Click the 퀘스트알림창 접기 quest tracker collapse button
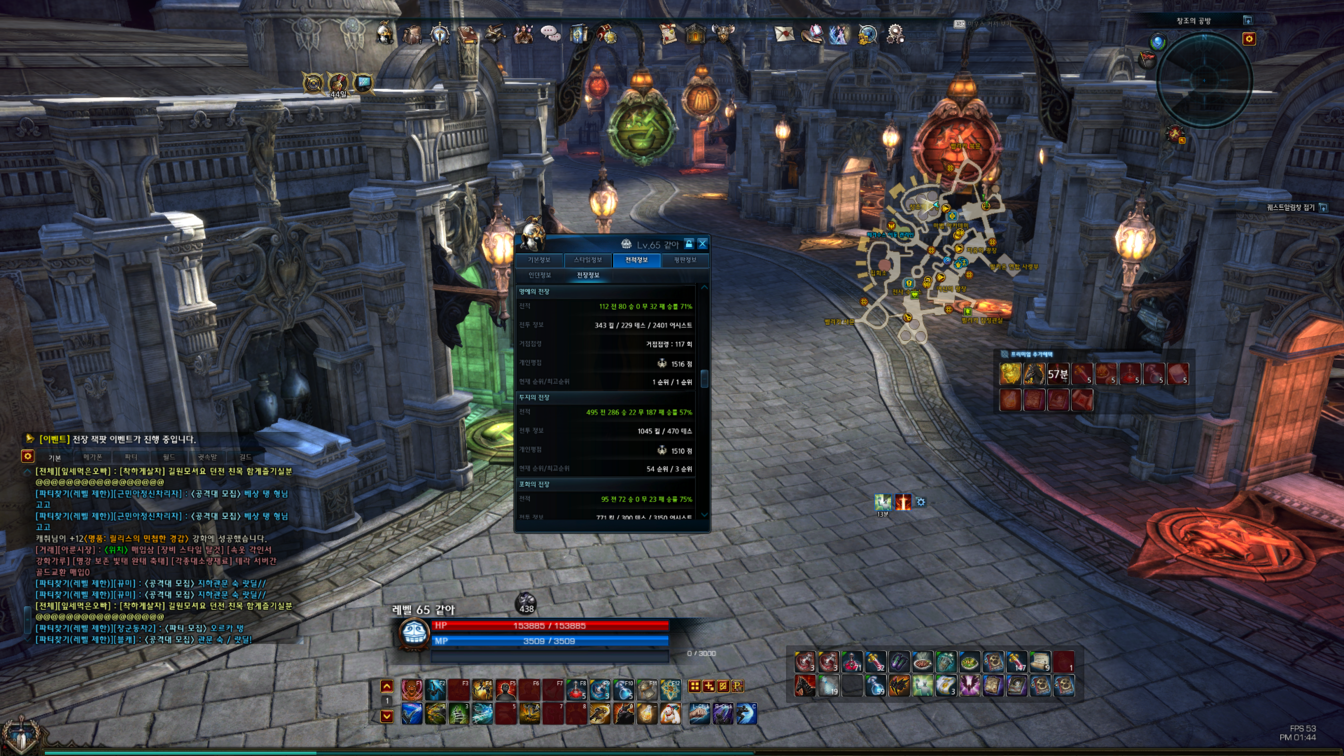Image resolution: width=1344 pixels, height=756 pixels. pyautogui.click(x=1302, y=207)
